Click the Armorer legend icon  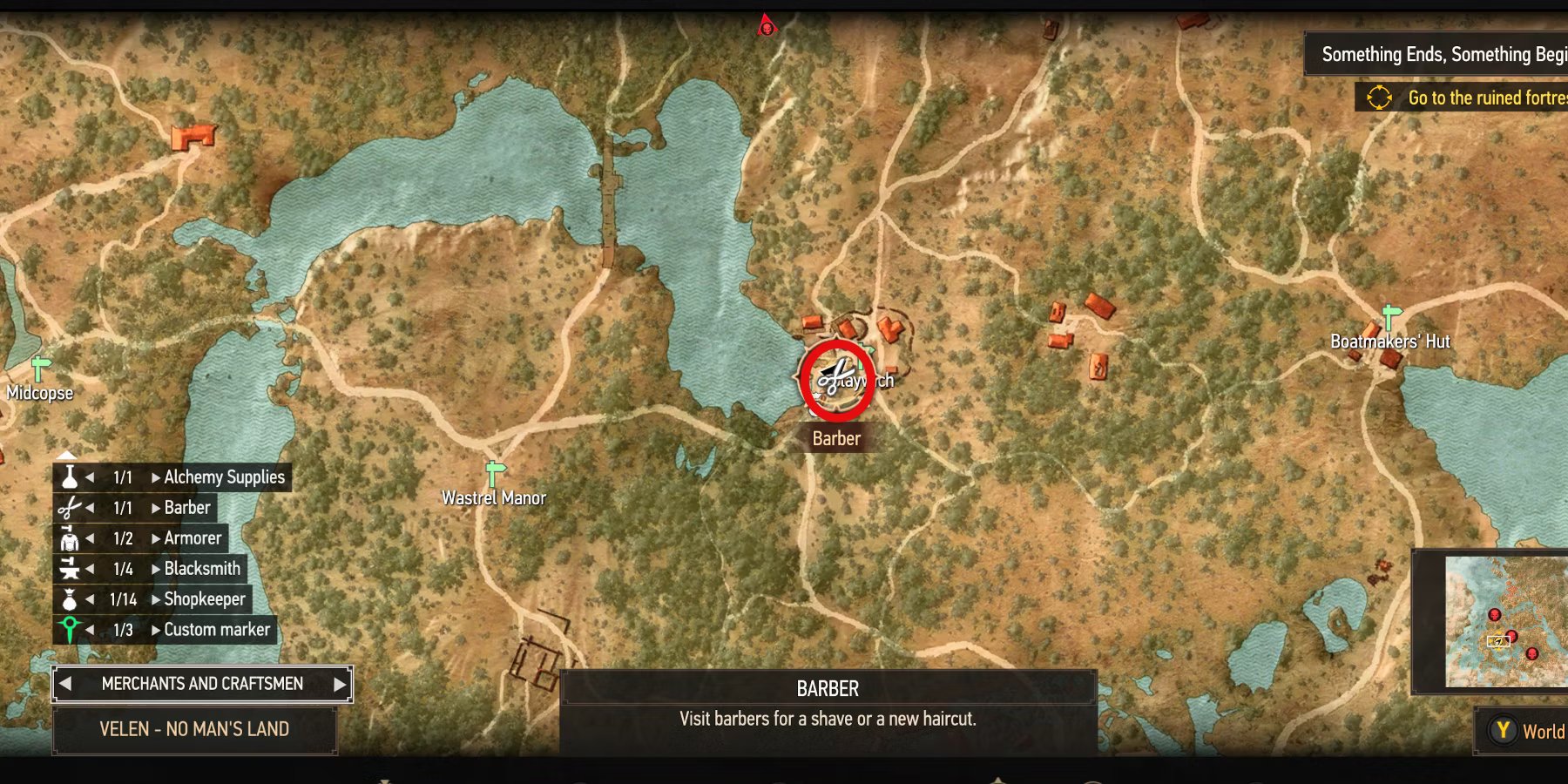[x=70, y=537]
